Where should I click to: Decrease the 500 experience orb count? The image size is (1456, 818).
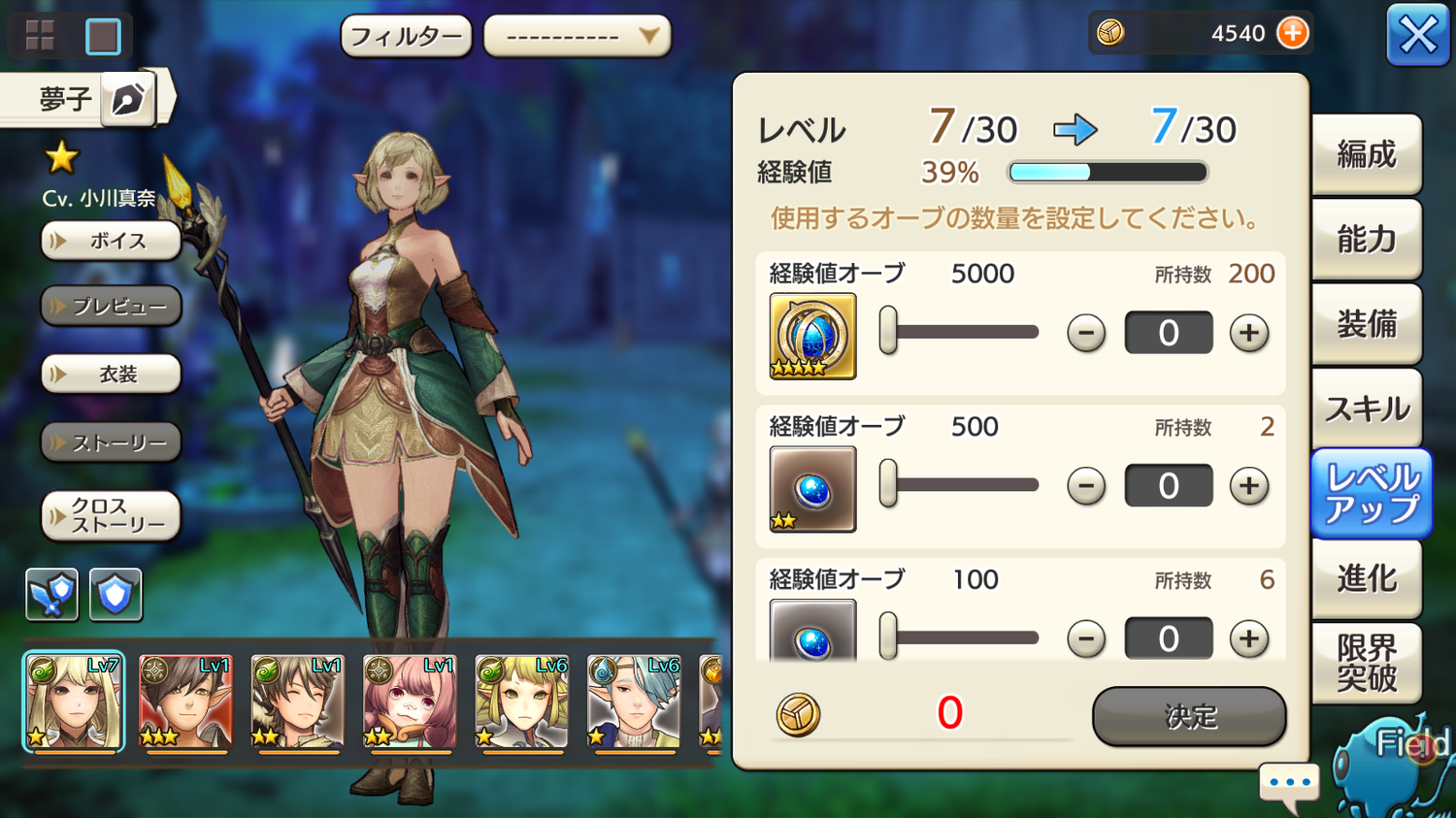click(1085, 485)
